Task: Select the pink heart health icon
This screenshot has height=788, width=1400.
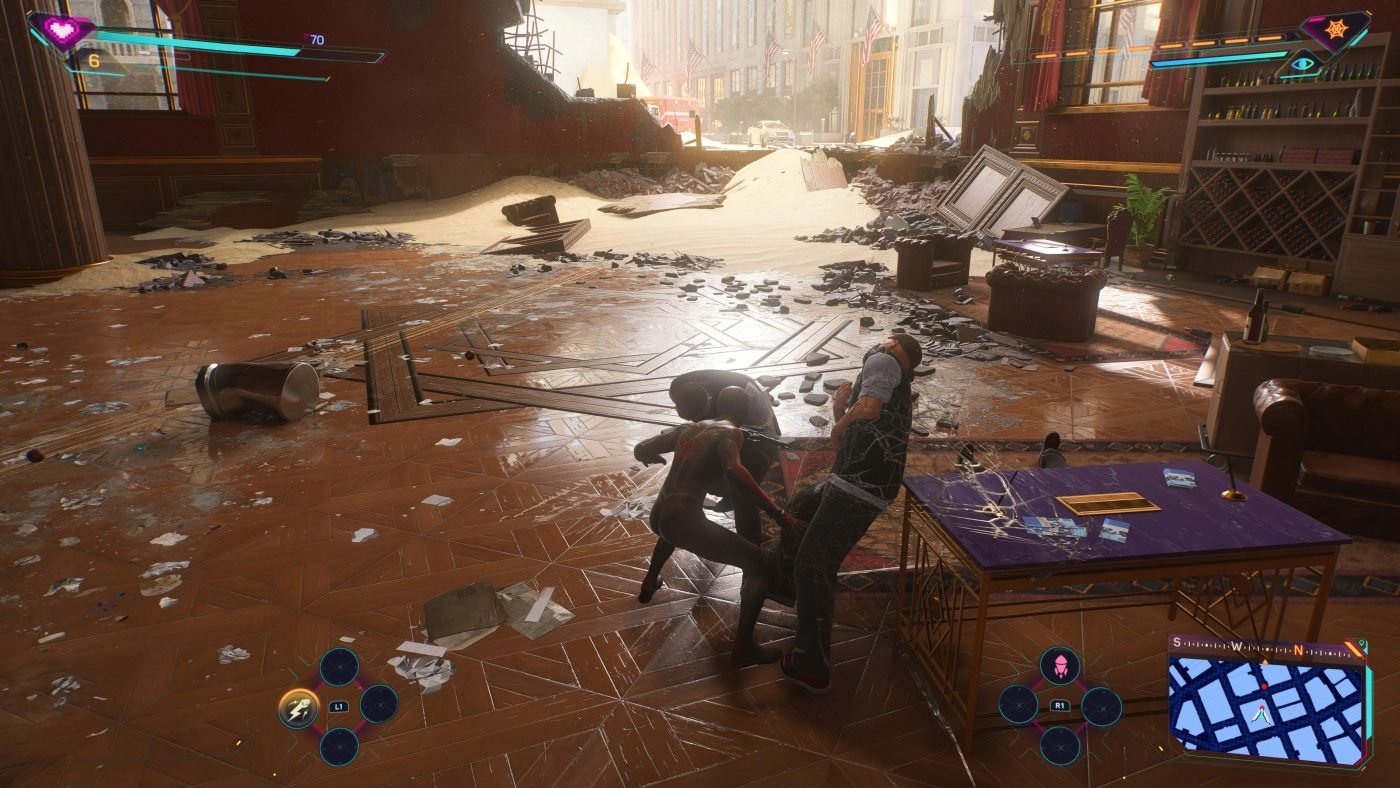Action: (x=62, y=31)
